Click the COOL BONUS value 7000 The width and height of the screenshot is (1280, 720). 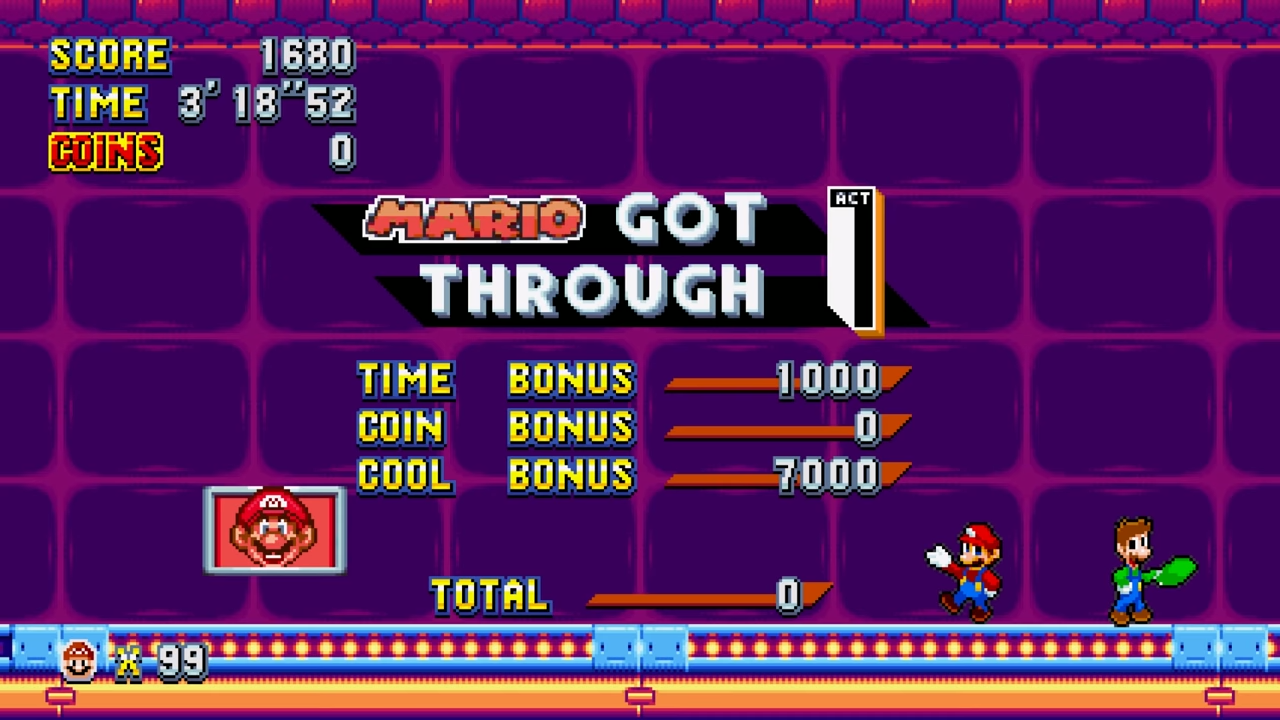point(825,475)
